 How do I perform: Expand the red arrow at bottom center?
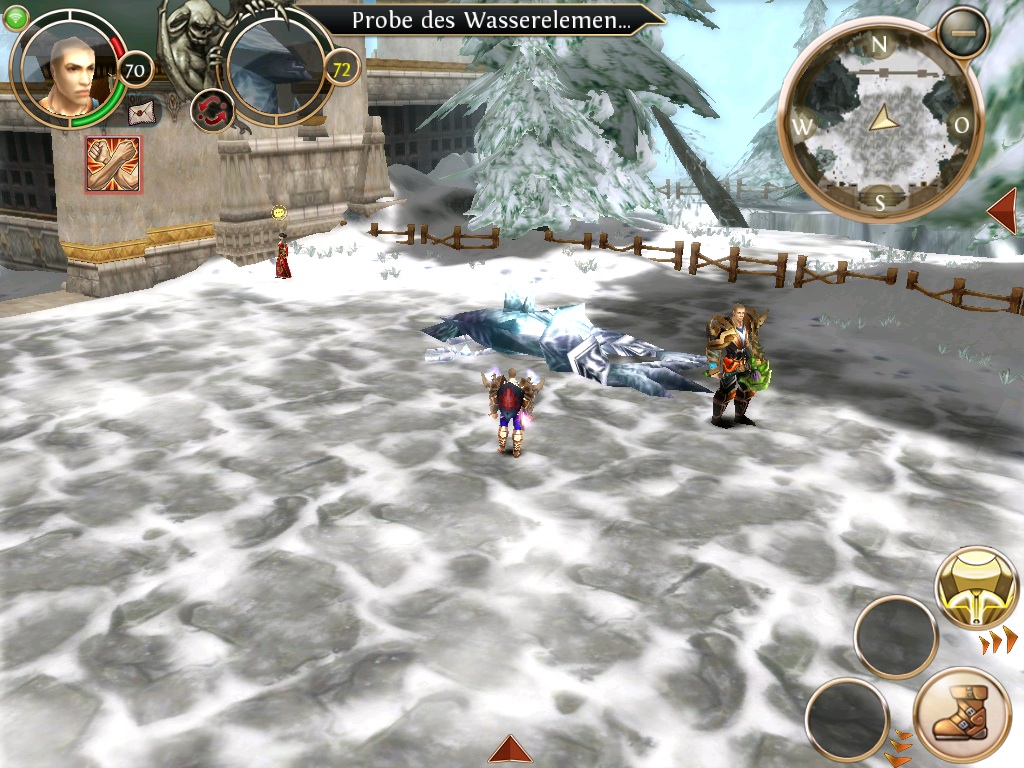(510, 749)
